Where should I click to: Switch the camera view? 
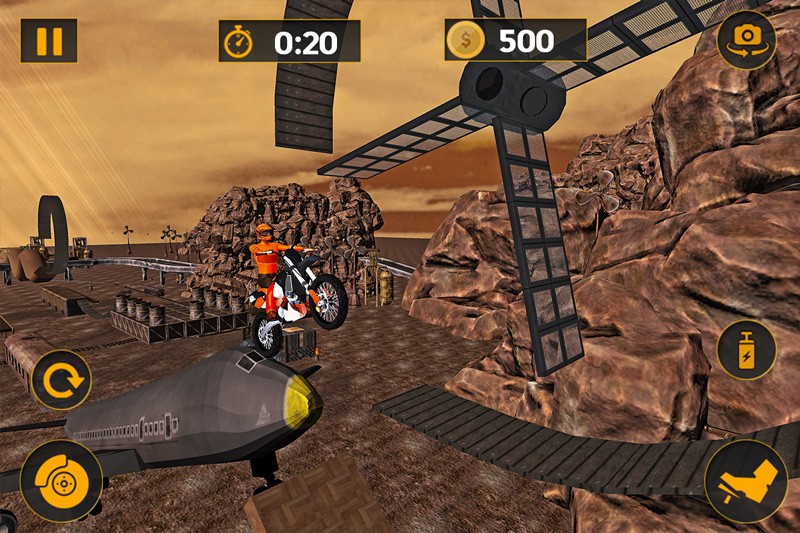coord(746,39)
